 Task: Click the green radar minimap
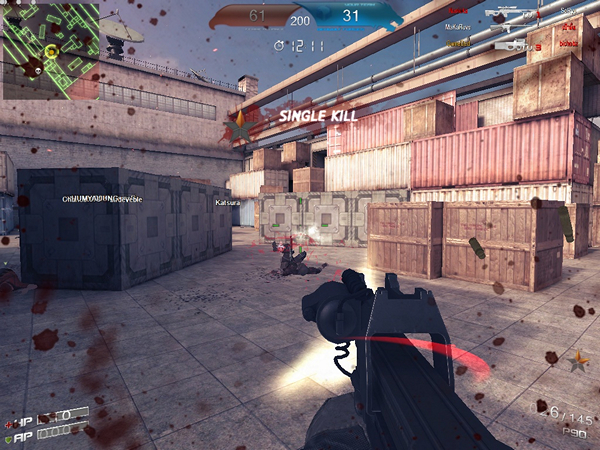coord(50,50)
